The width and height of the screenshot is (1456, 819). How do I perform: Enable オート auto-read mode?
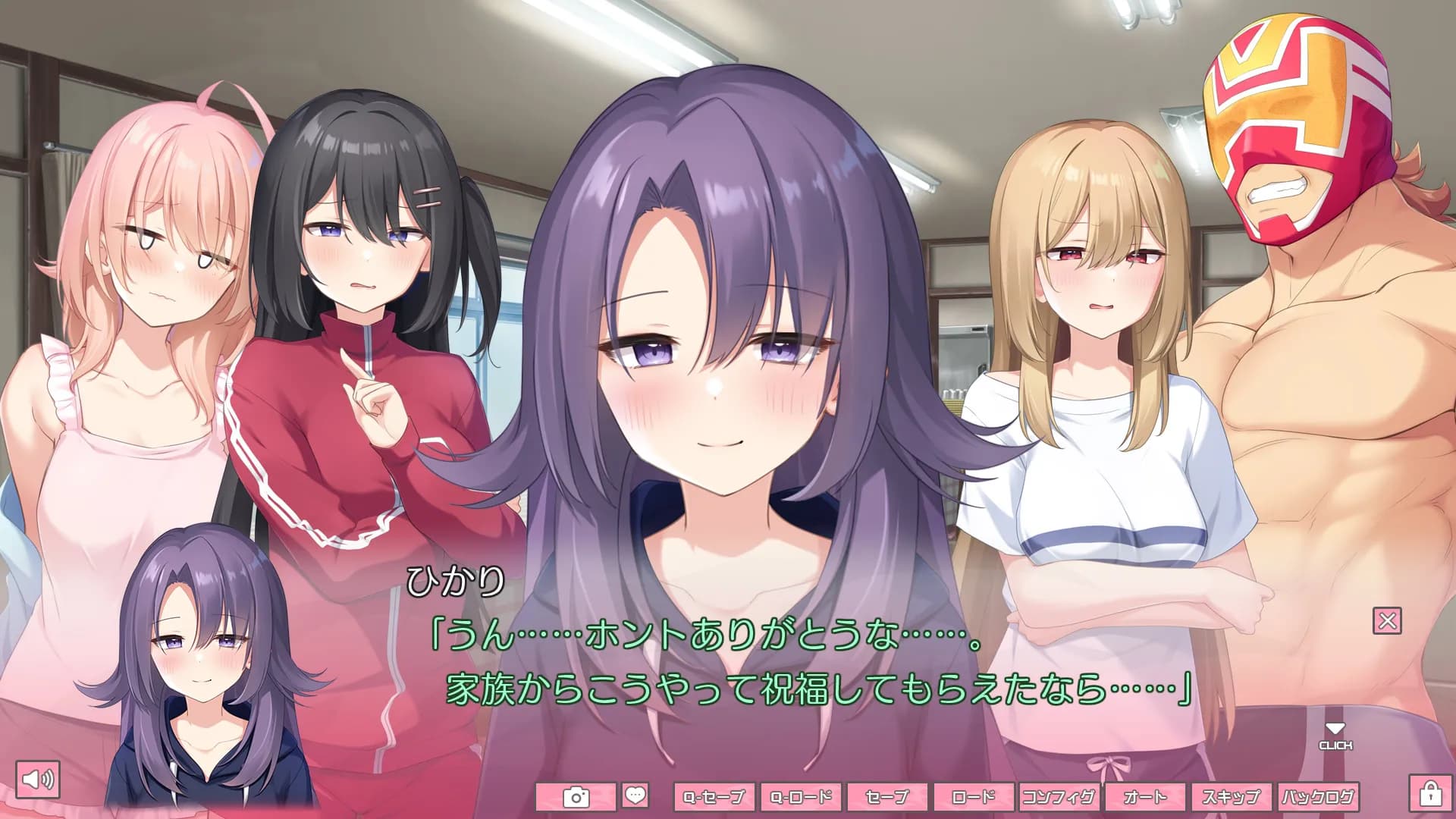click(x=1145, y=797)
